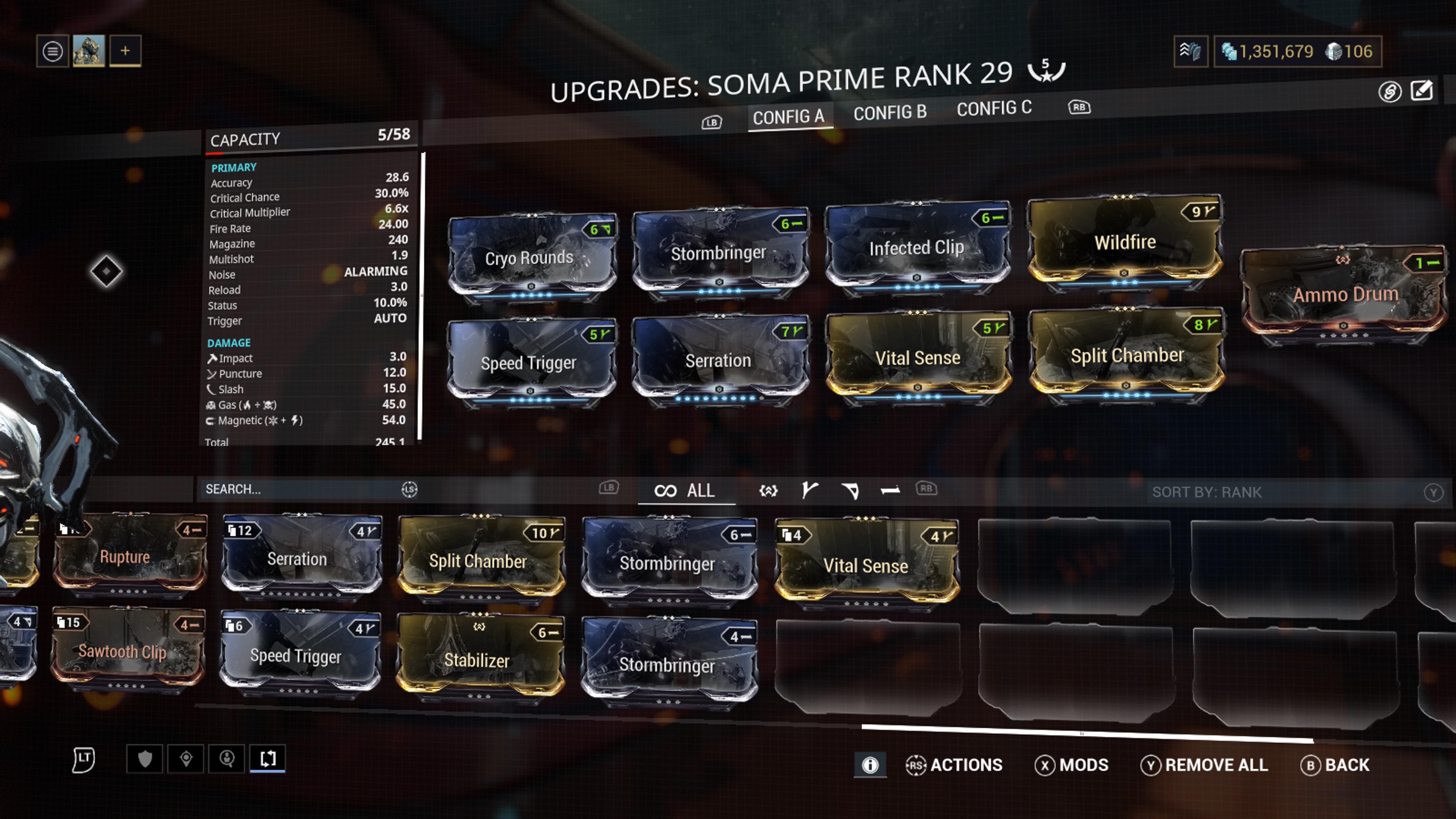Click the plus button beside the avatar
1456x819 pixels.
click(125, 51)
